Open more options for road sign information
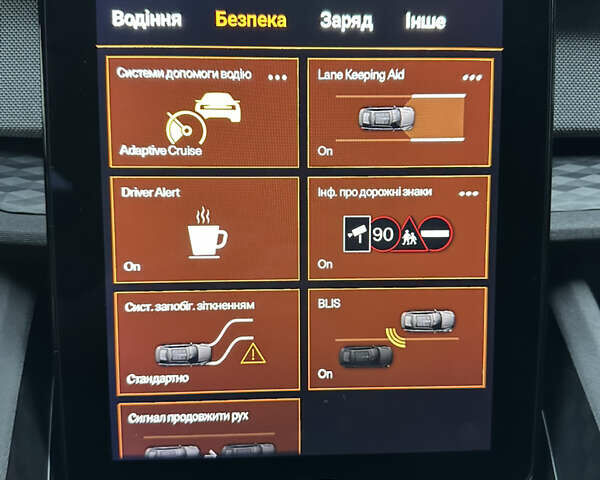The height and width of the screenshot is (480, 600). 468,194
